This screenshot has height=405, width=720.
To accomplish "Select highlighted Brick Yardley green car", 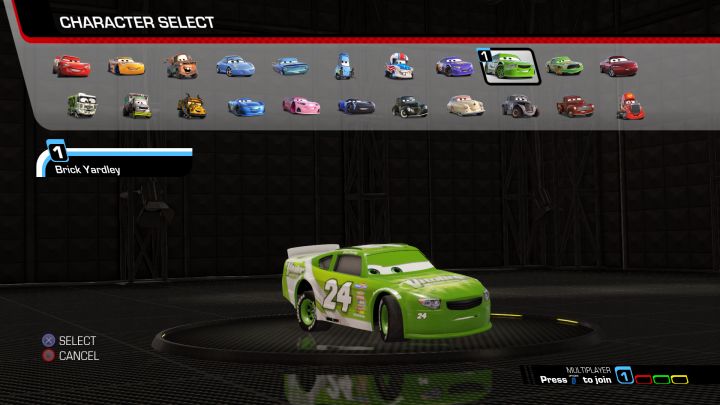I will tap(510, 67).
